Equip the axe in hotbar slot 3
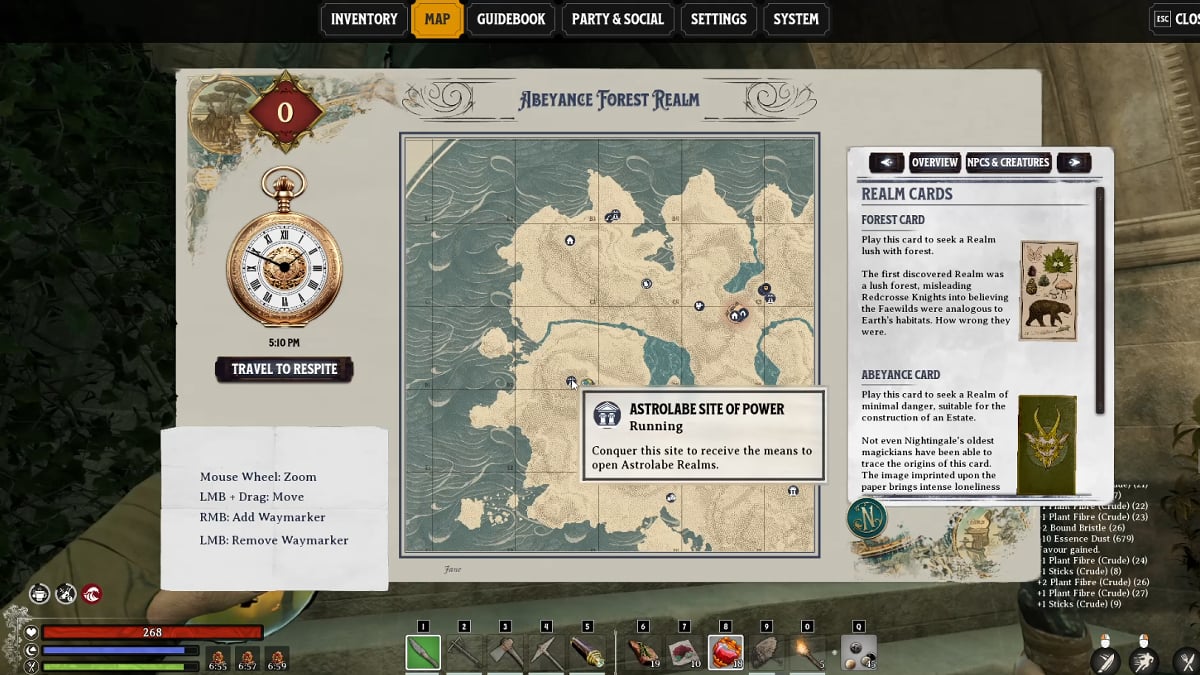 [505, 652]
